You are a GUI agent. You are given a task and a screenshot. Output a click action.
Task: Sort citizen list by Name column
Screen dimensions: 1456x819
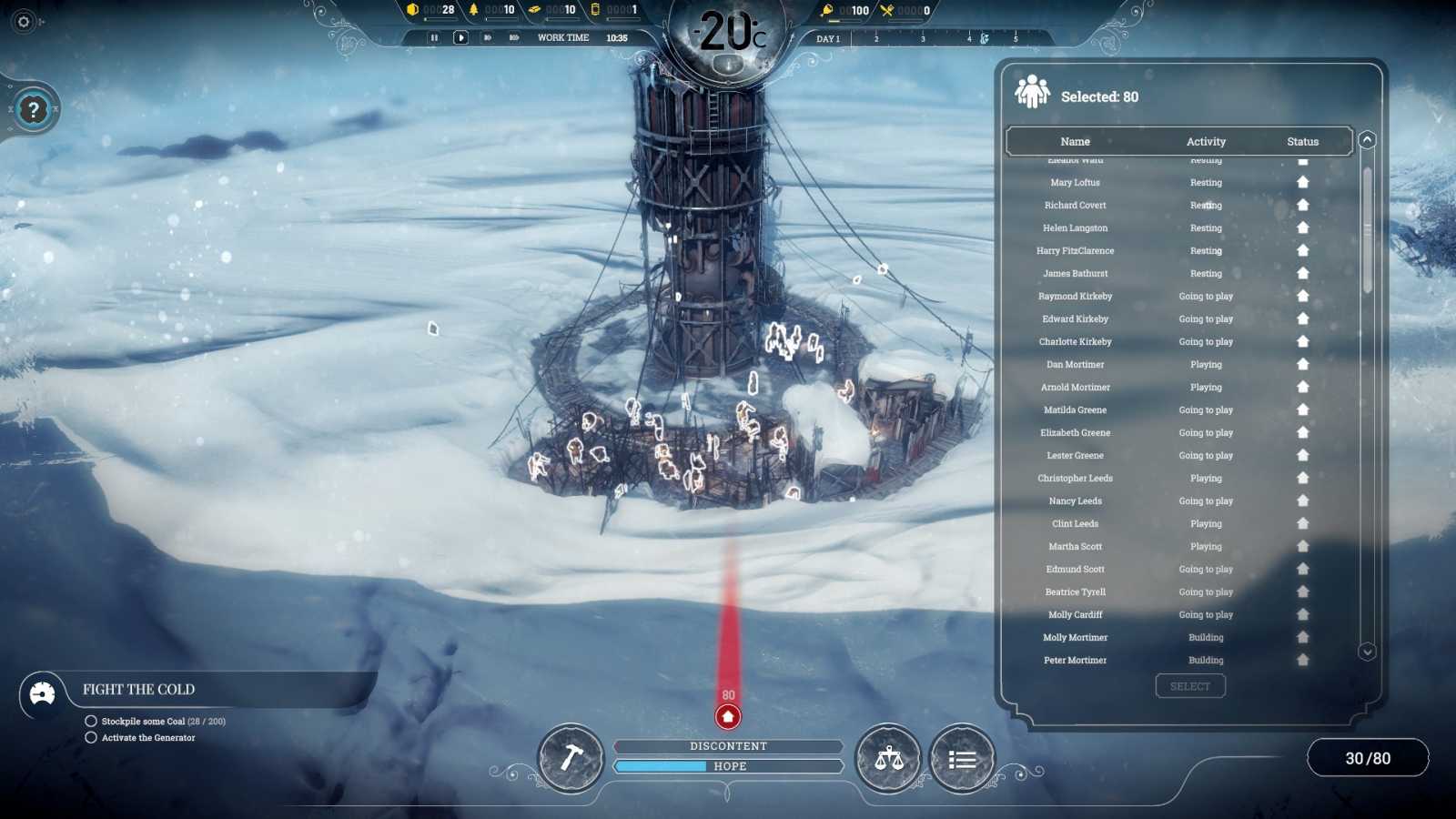1075,141
